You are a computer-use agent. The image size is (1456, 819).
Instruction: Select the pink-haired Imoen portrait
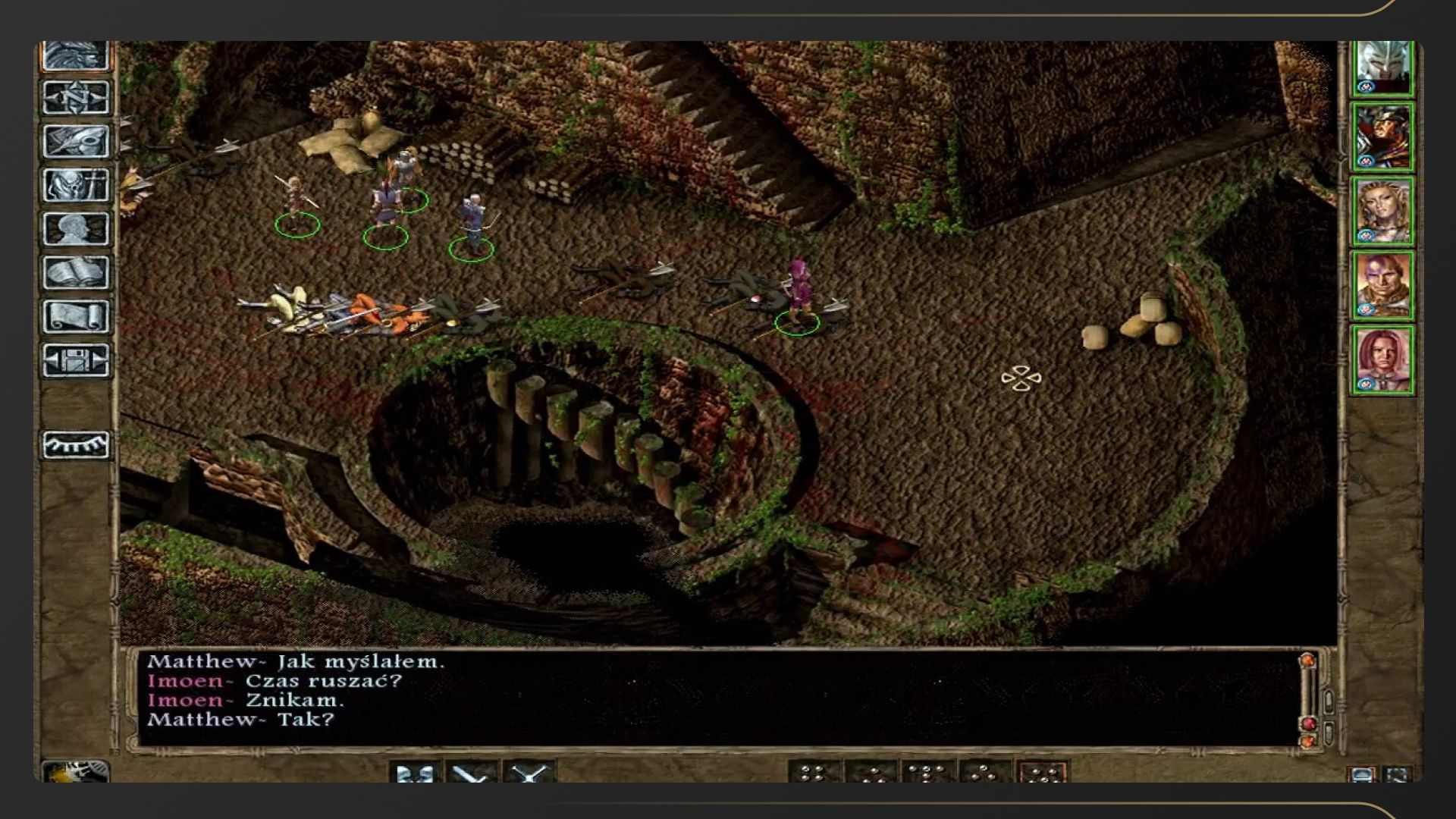click(x=1383, y=360)
